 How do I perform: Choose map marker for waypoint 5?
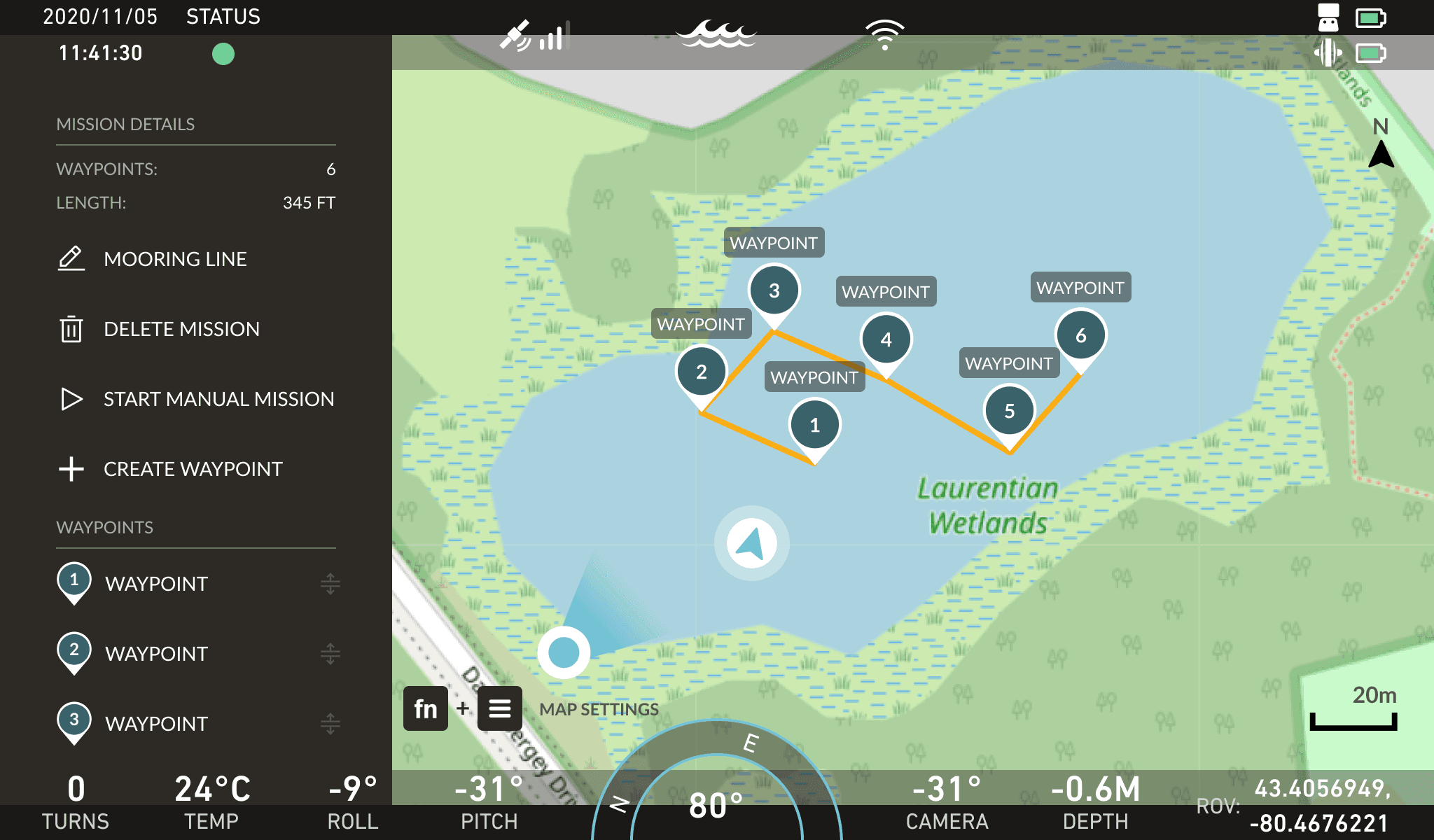[1009, 412]
